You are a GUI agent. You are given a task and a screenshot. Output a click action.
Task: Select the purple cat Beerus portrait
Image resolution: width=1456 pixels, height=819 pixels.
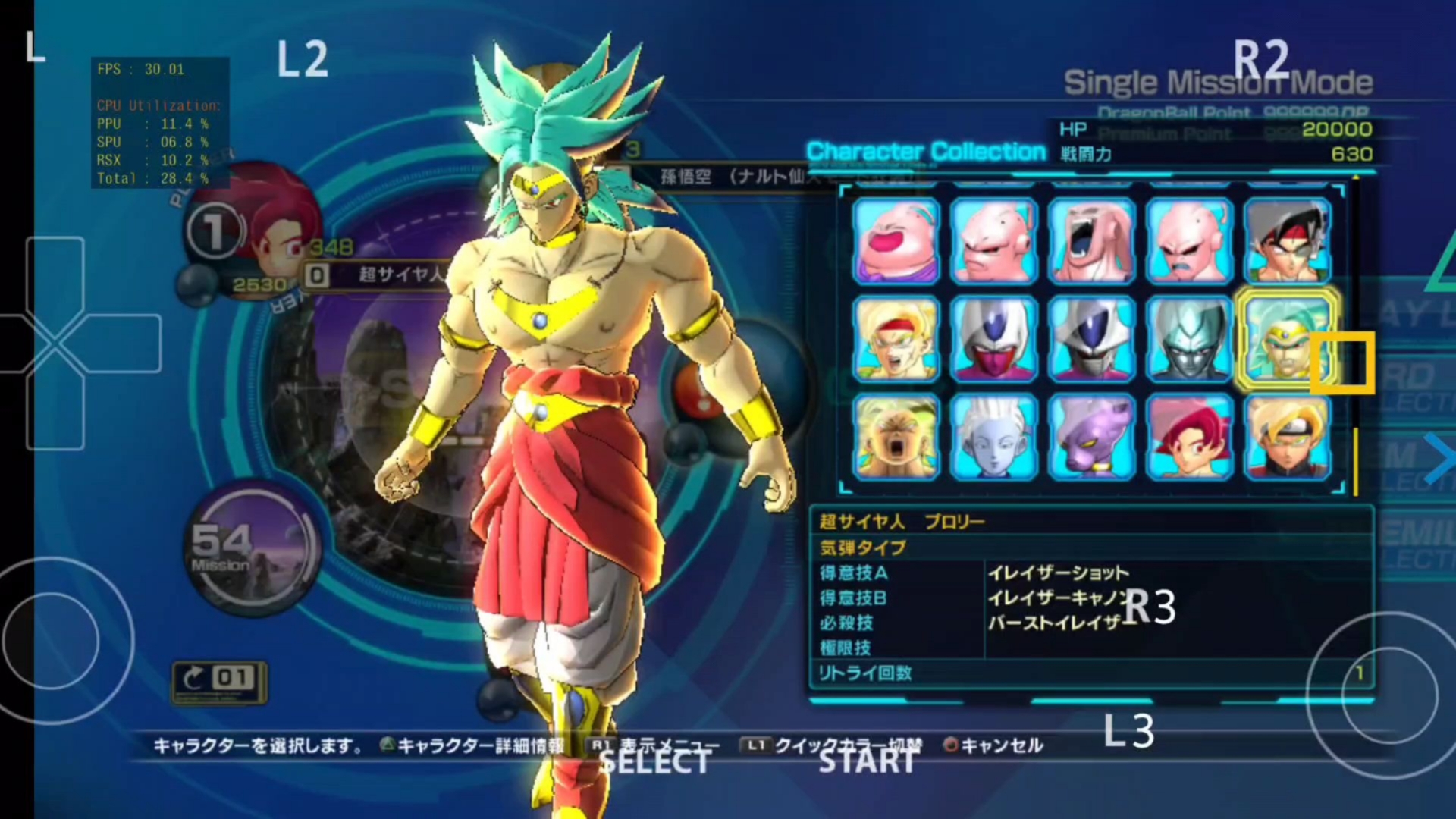tap(1091, 437)
